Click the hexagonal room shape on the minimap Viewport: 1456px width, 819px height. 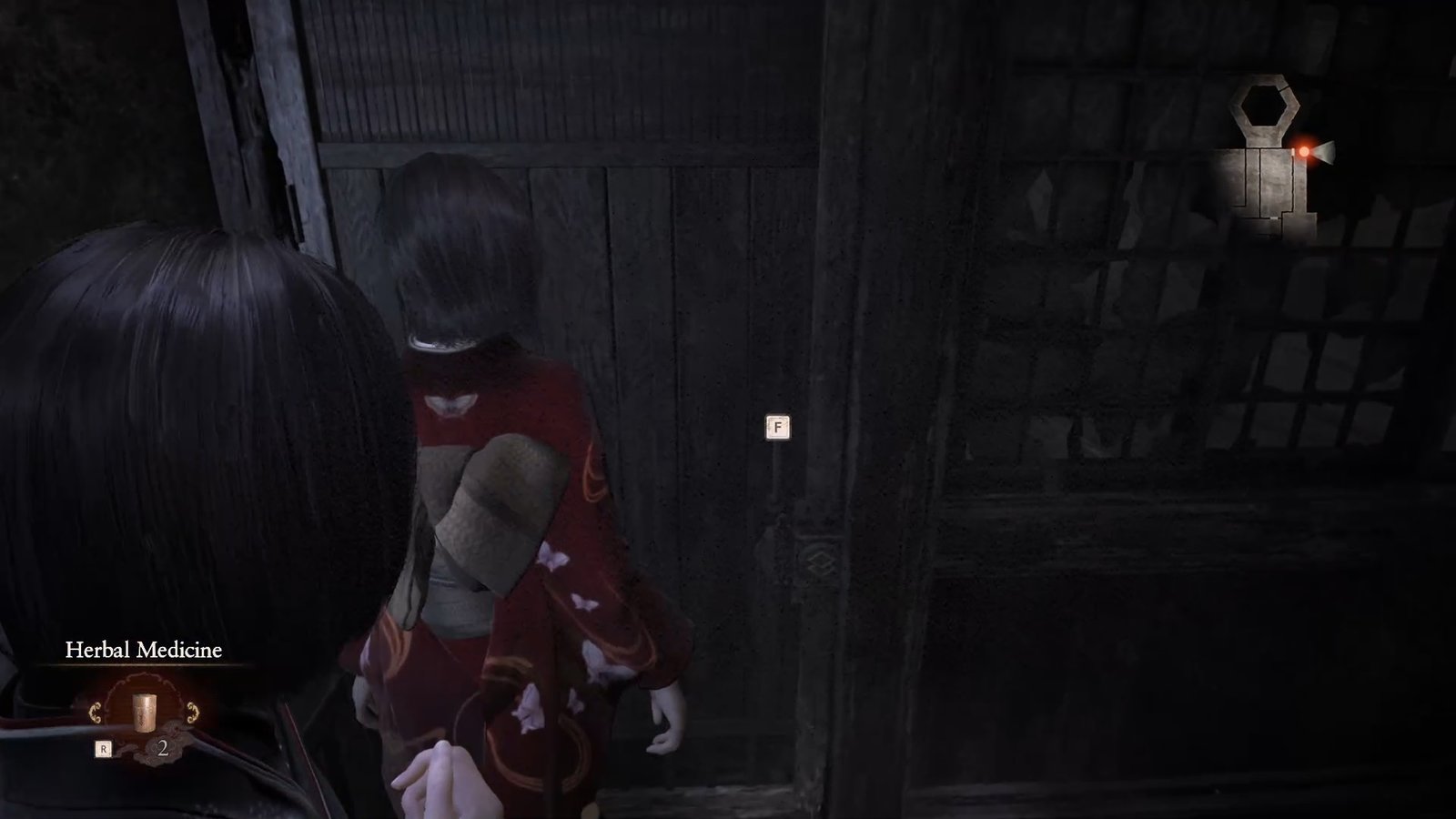click(1266, 105)
